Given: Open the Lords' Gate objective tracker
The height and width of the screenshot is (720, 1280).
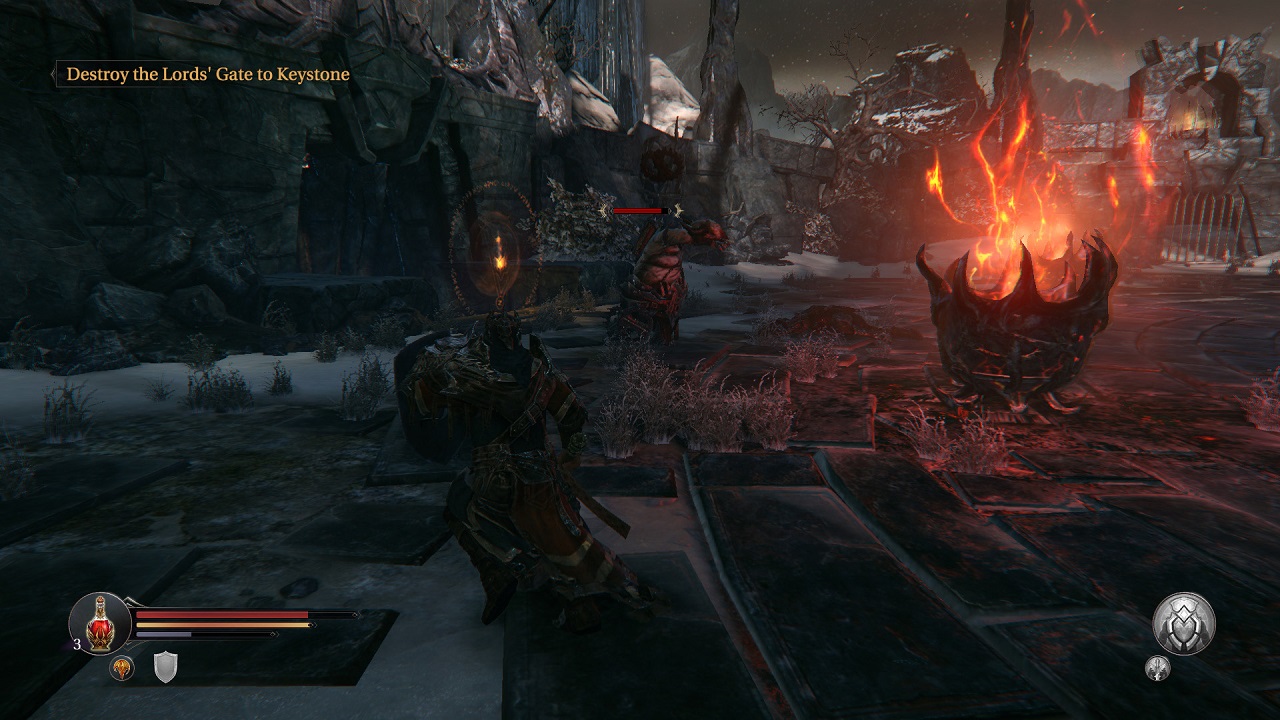Looking at the screenshot, I should pos(207,74).
